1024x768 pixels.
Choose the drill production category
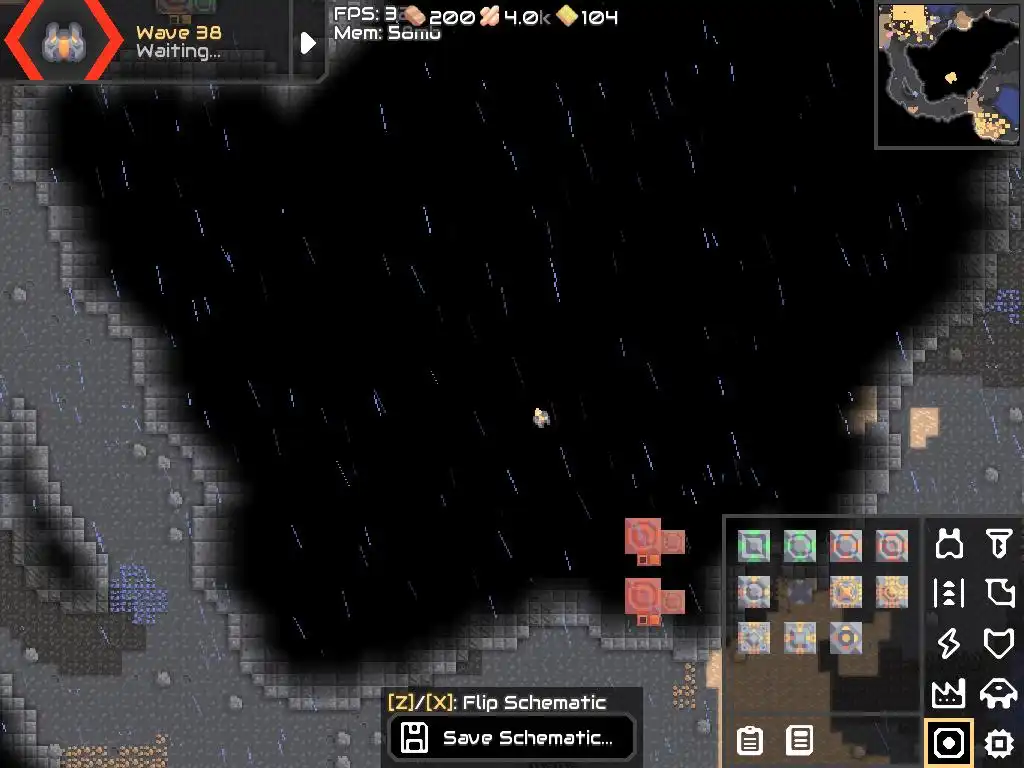tap(998, 544)
